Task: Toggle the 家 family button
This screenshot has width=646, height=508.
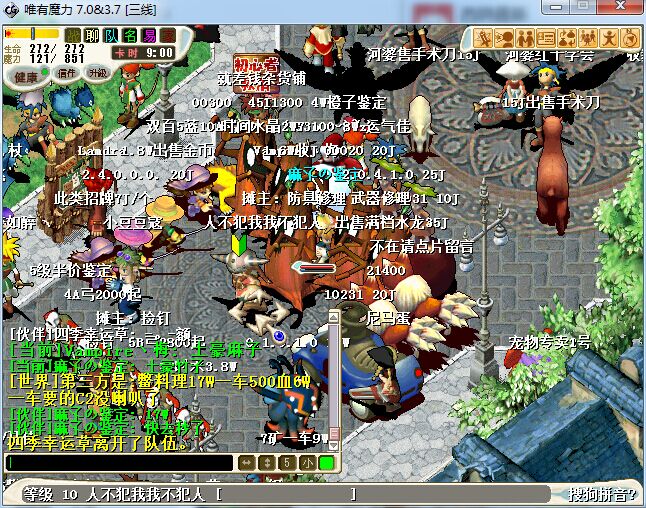Action: click(167, 35)
